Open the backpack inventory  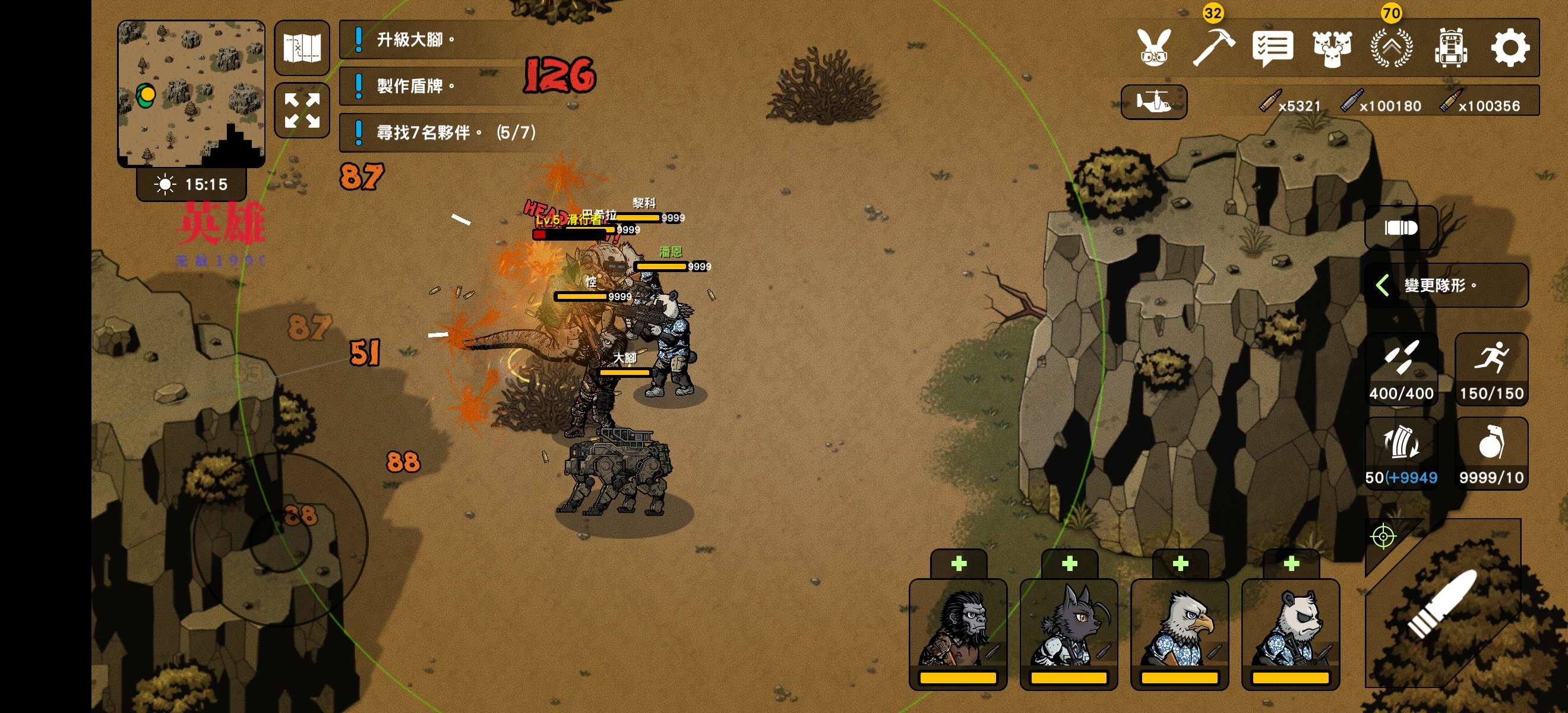point(1450,48)
